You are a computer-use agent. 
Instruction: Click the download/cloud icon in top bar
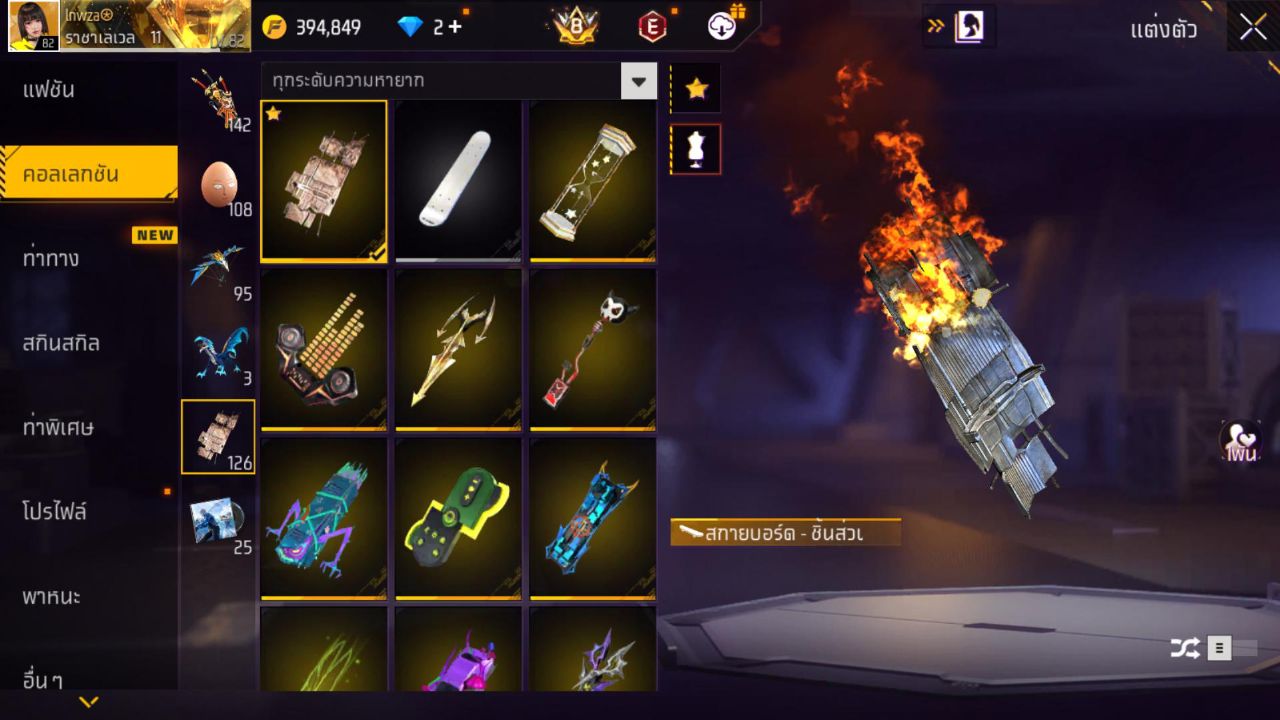coord(723,27)
